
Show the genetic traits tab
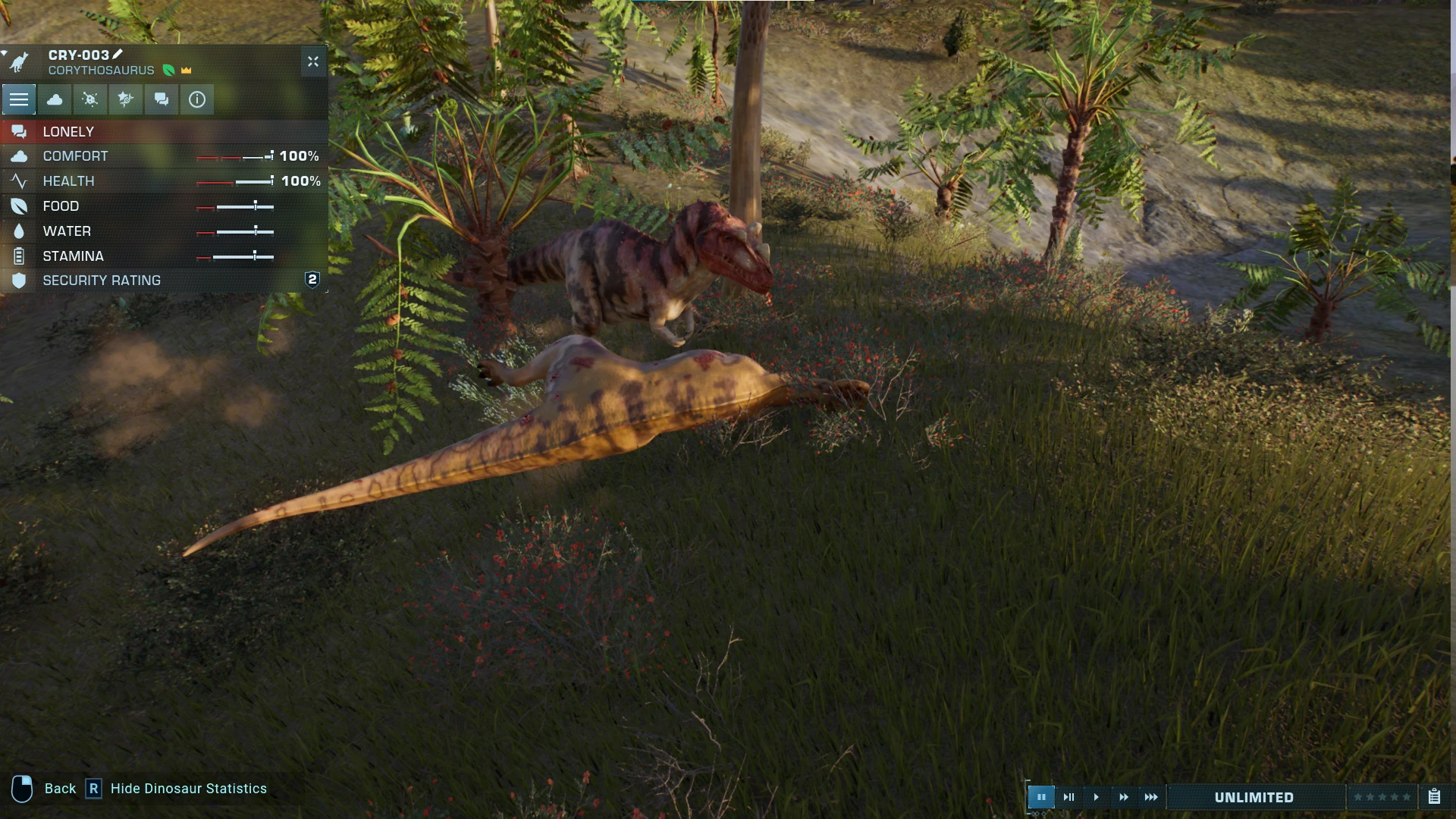point(126,99)
